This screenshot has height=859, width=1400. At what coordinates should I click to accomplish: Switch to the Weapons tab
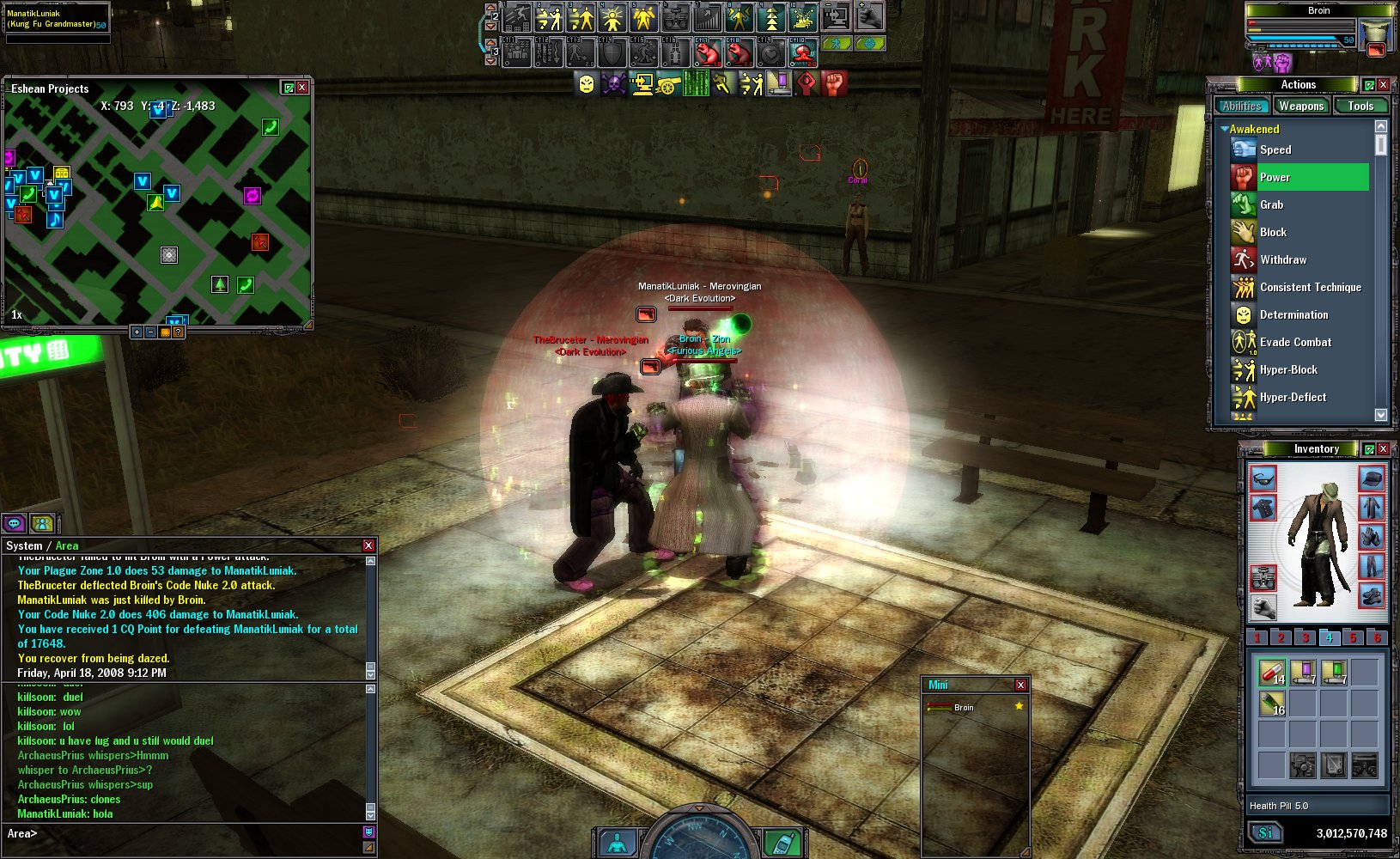pos(1300,107)
